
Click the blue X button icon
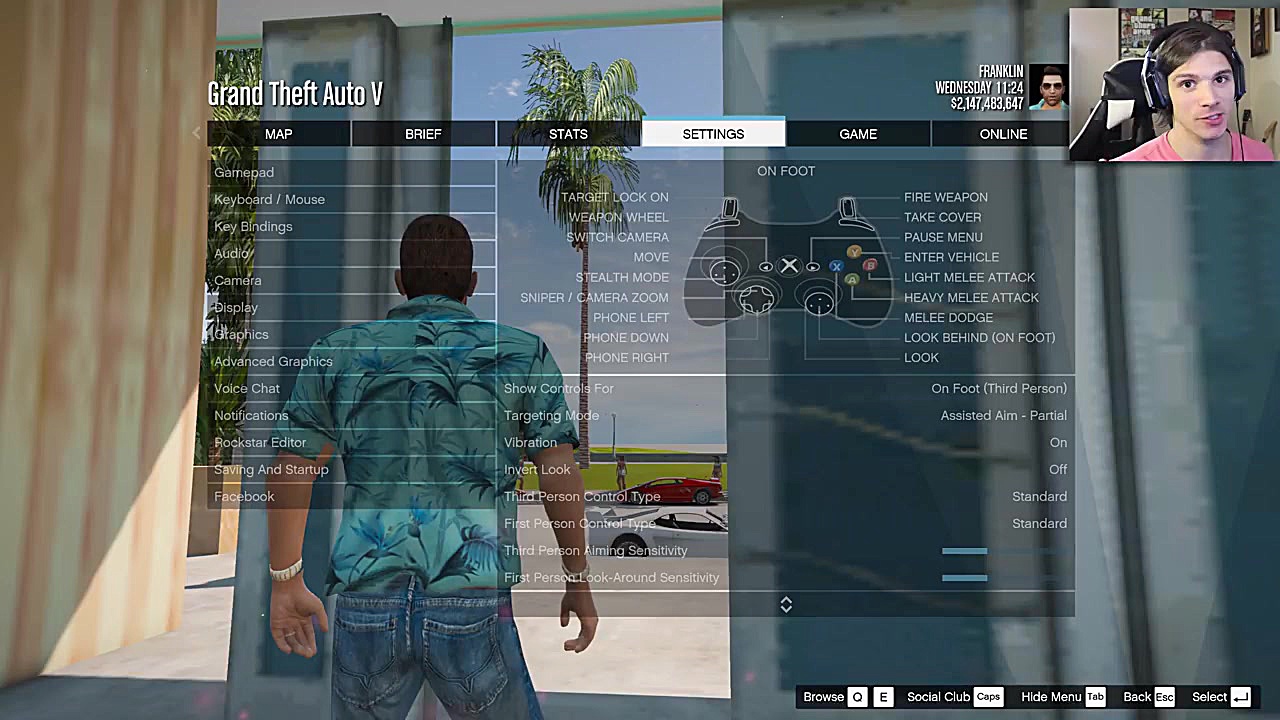point(836,266)
